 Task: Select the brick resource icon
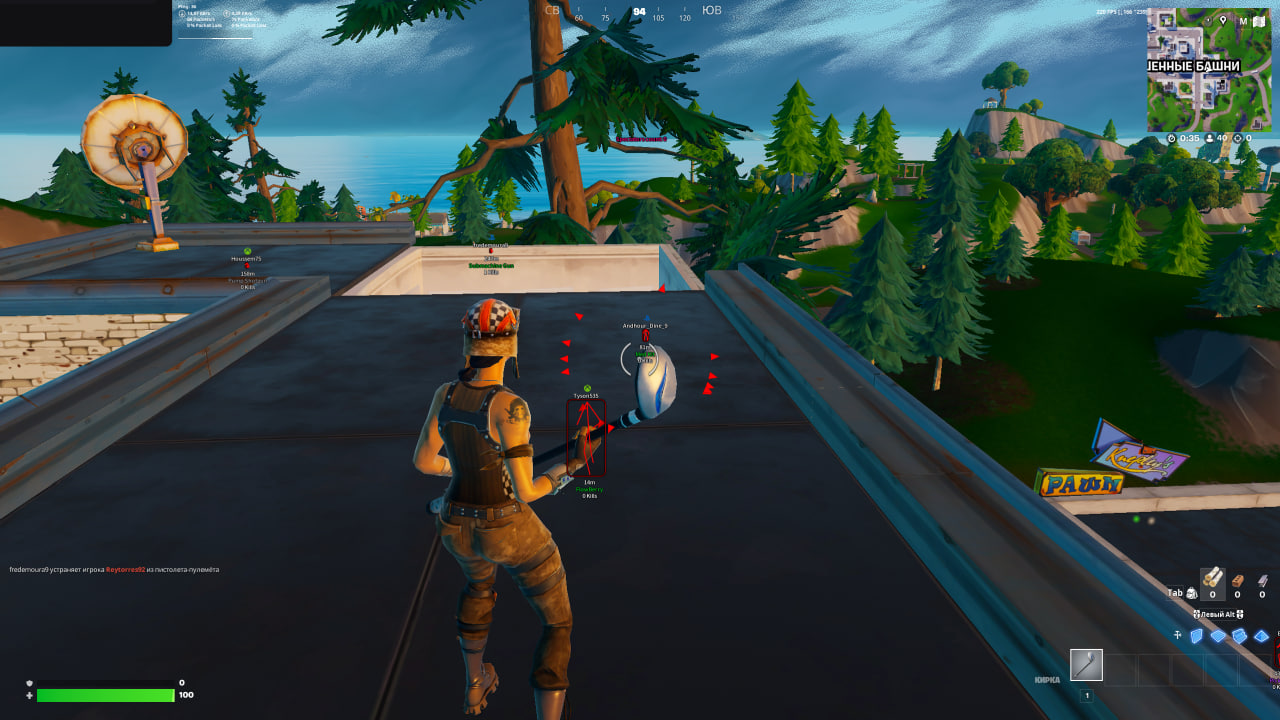click(1238, 581)
